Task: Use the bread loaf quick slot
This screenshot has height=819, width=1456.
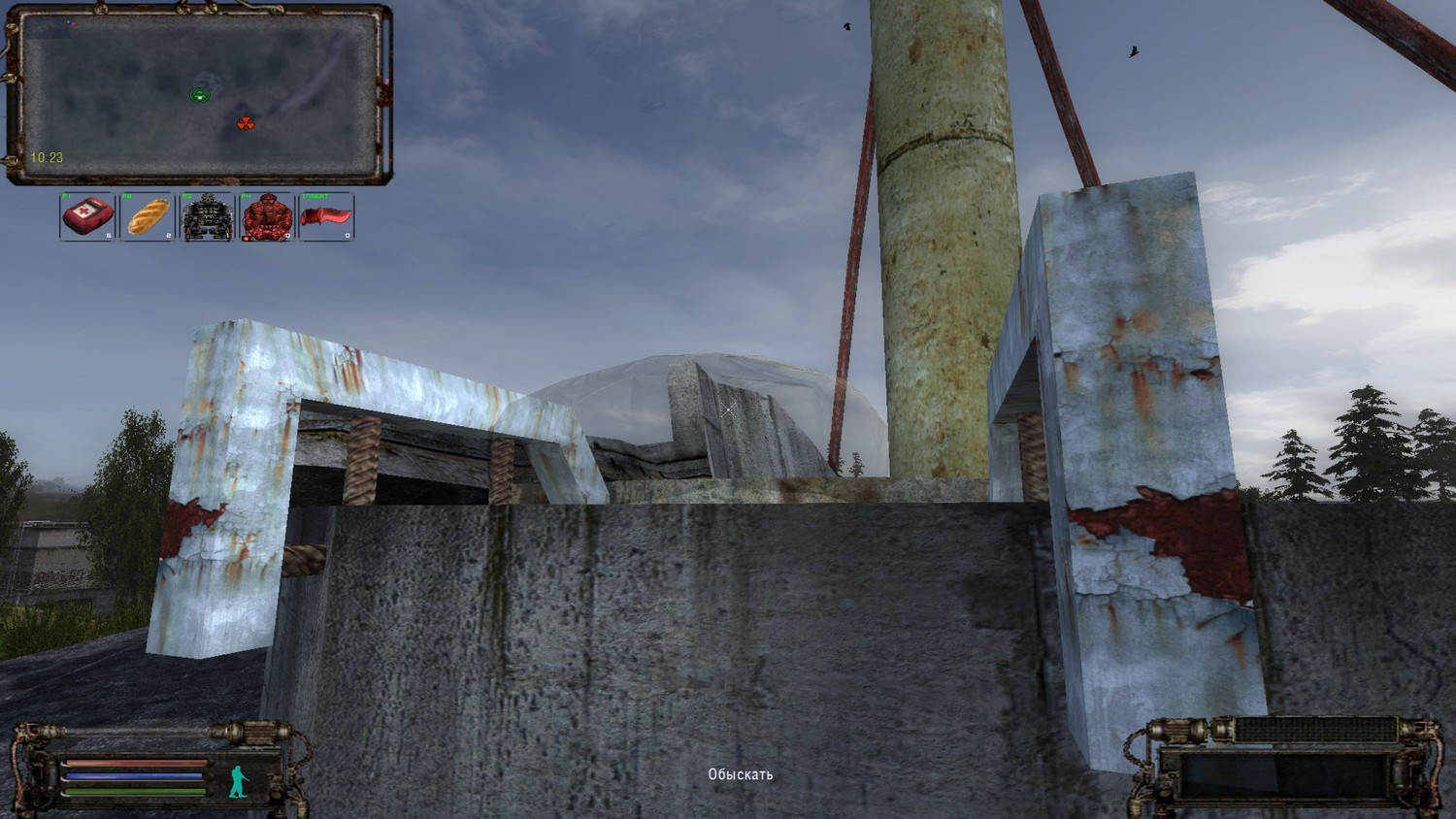Action: coord(149,217)
